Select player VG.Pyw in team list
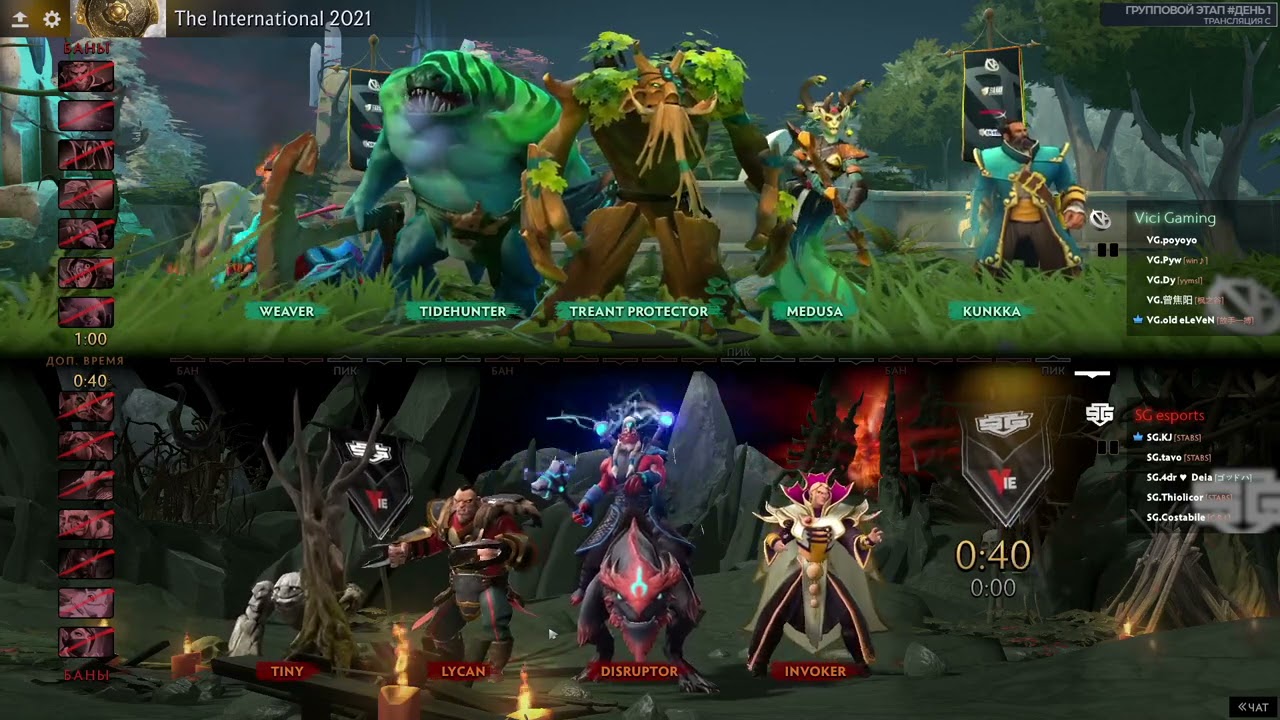1280x720 pixels. coord(1165,260)
